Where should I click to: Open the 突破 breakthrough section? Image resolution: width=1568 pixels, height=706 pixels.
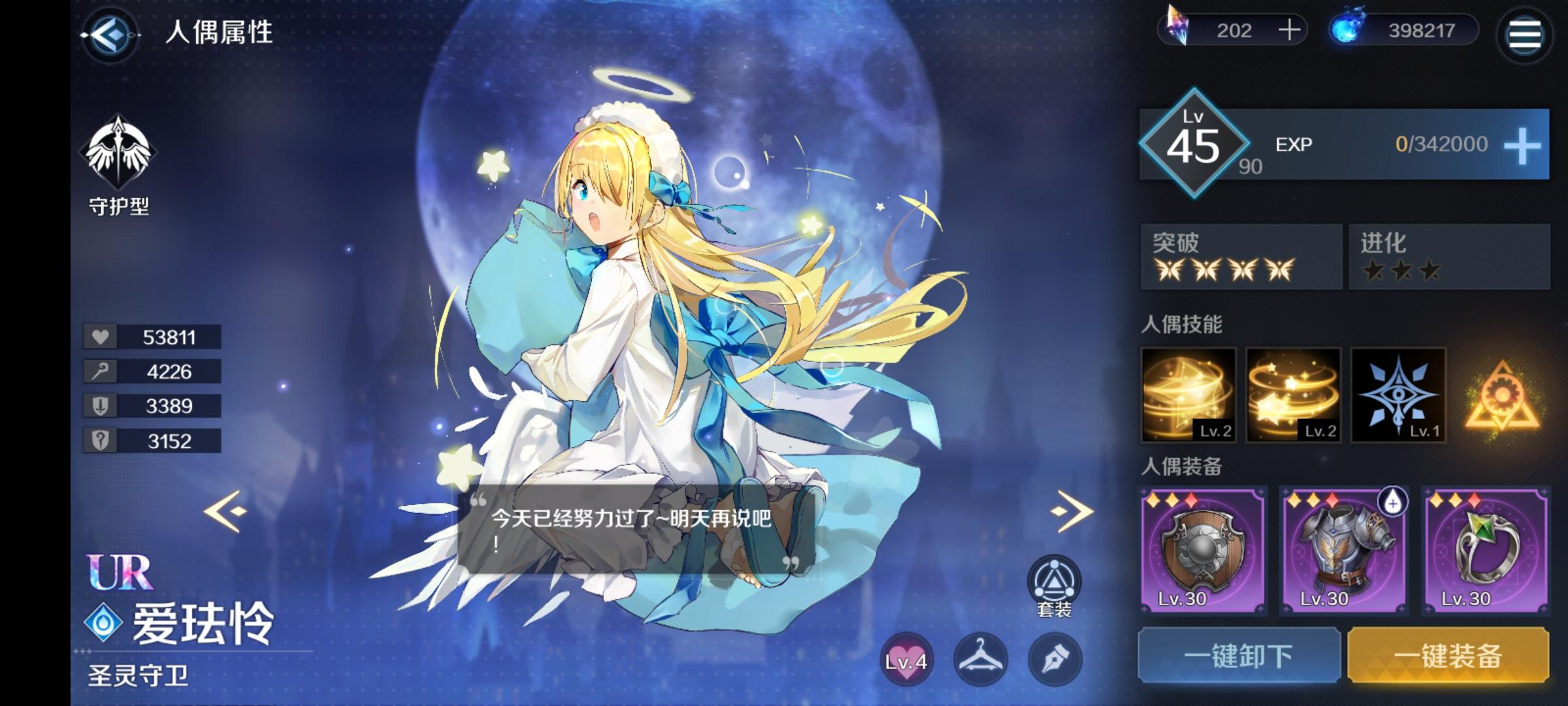pos(1241,257)
